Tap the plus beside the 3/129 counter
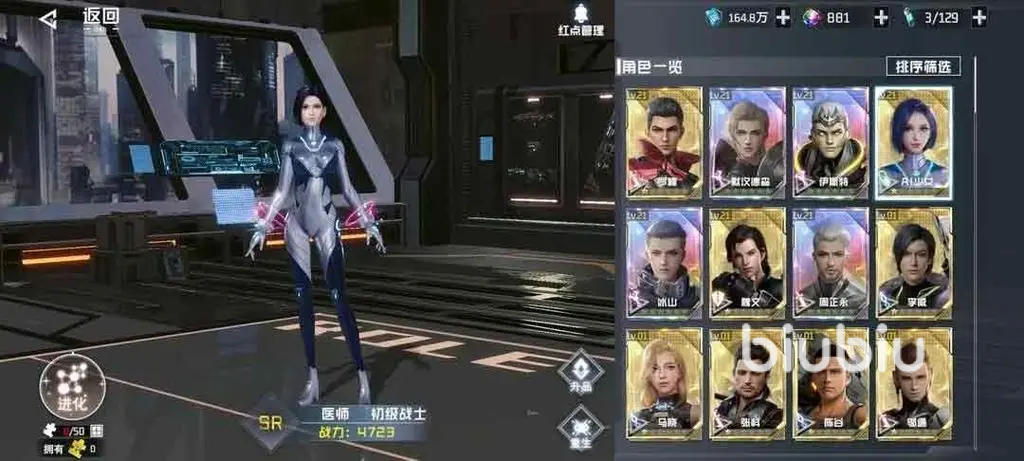 pyautogui.click(x=978, y=17)
